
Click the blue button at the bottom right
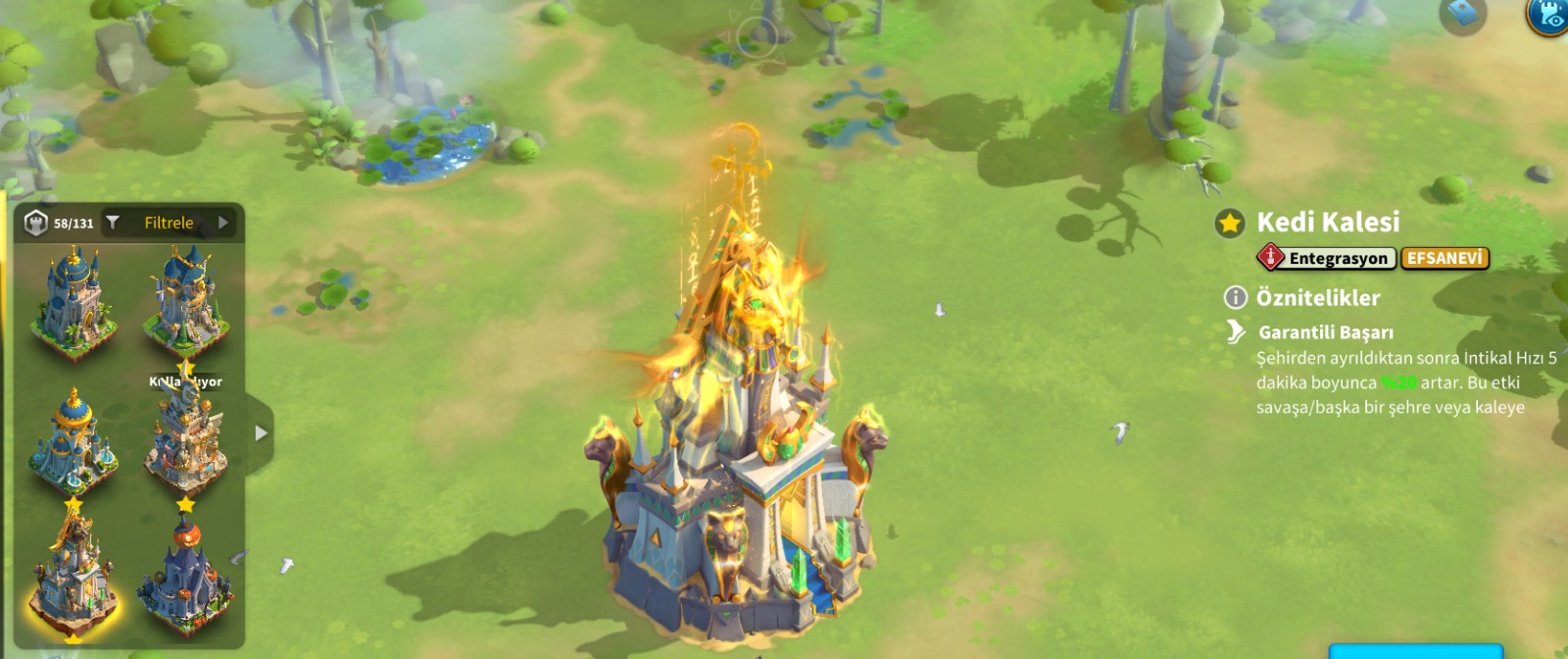click(x=1415, y=651)
